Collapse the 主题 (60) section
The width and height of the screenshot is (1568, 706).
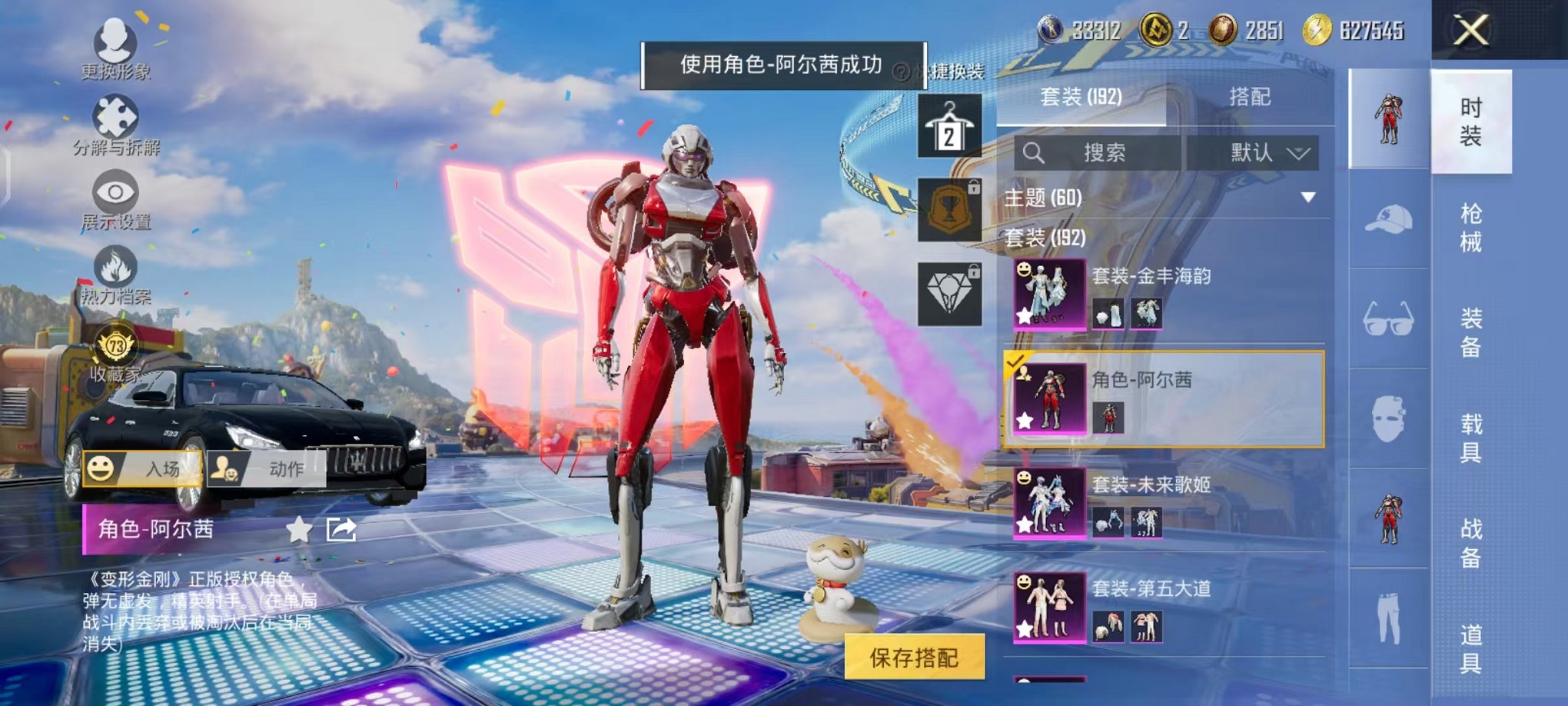point(1307,197)
